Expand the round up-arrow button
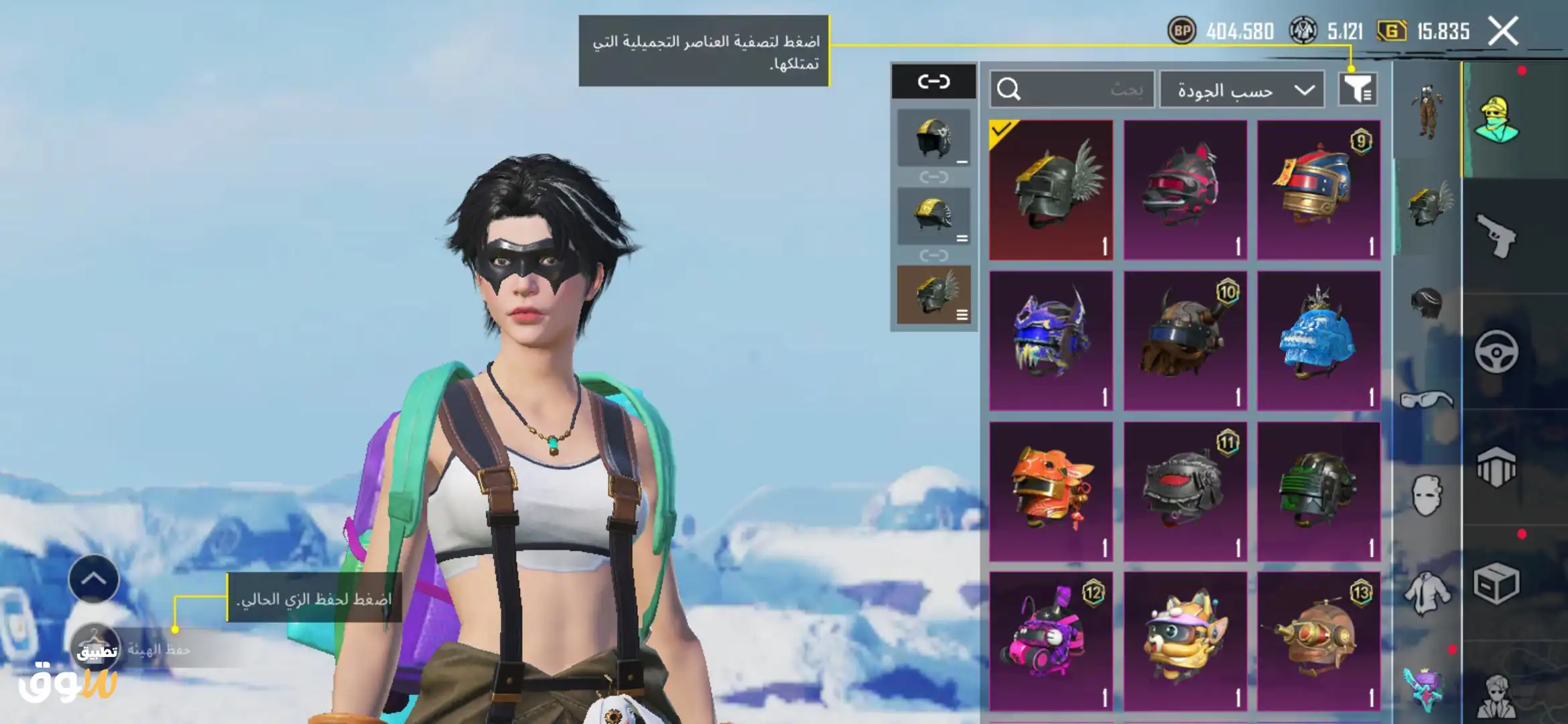The width and height of the screenshot is (1568, 724). pyautogui.click(x=94, y=579)
